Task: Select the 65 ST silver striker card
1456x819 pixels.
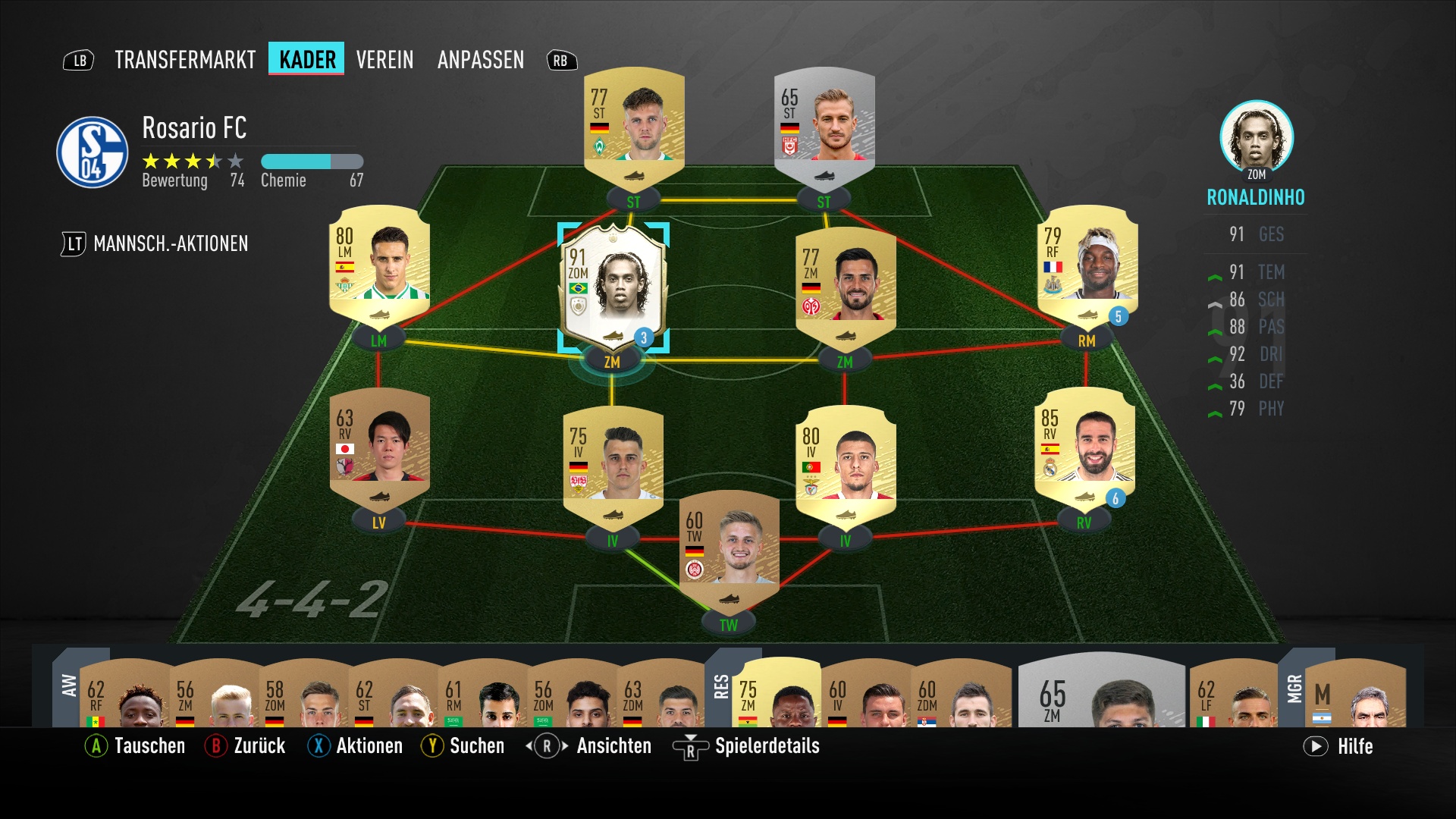Action: [x=824, y=125]
